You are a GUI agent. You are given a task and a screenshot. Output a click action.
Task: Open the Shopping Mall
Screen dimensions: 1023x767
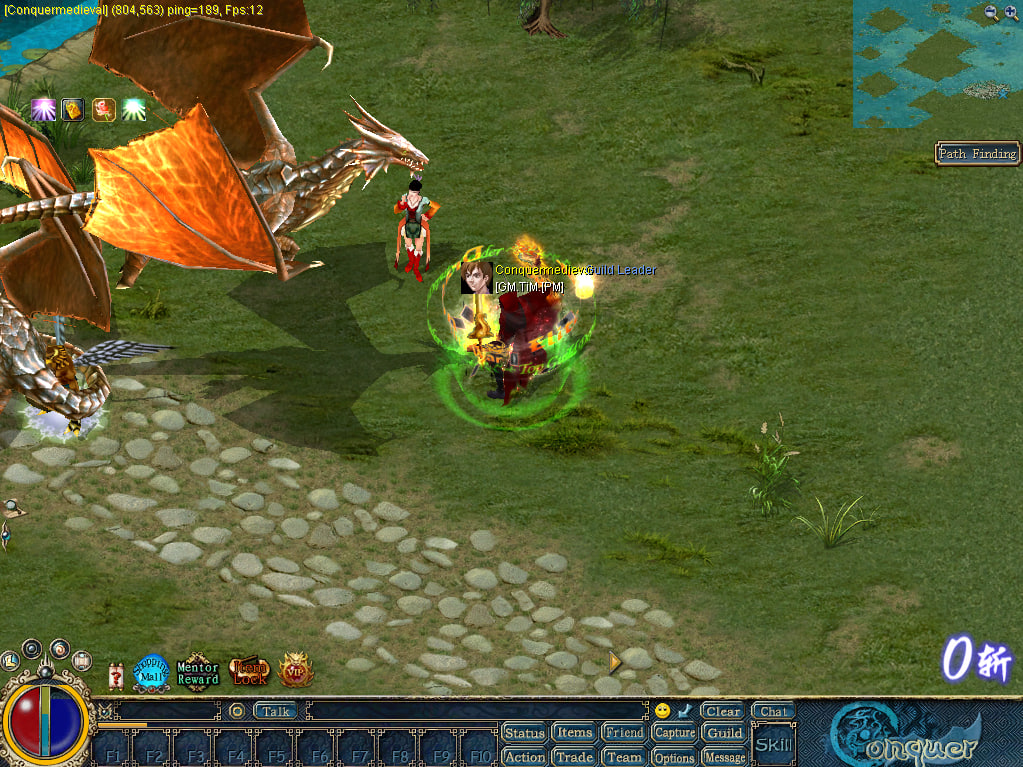point(152,671)
